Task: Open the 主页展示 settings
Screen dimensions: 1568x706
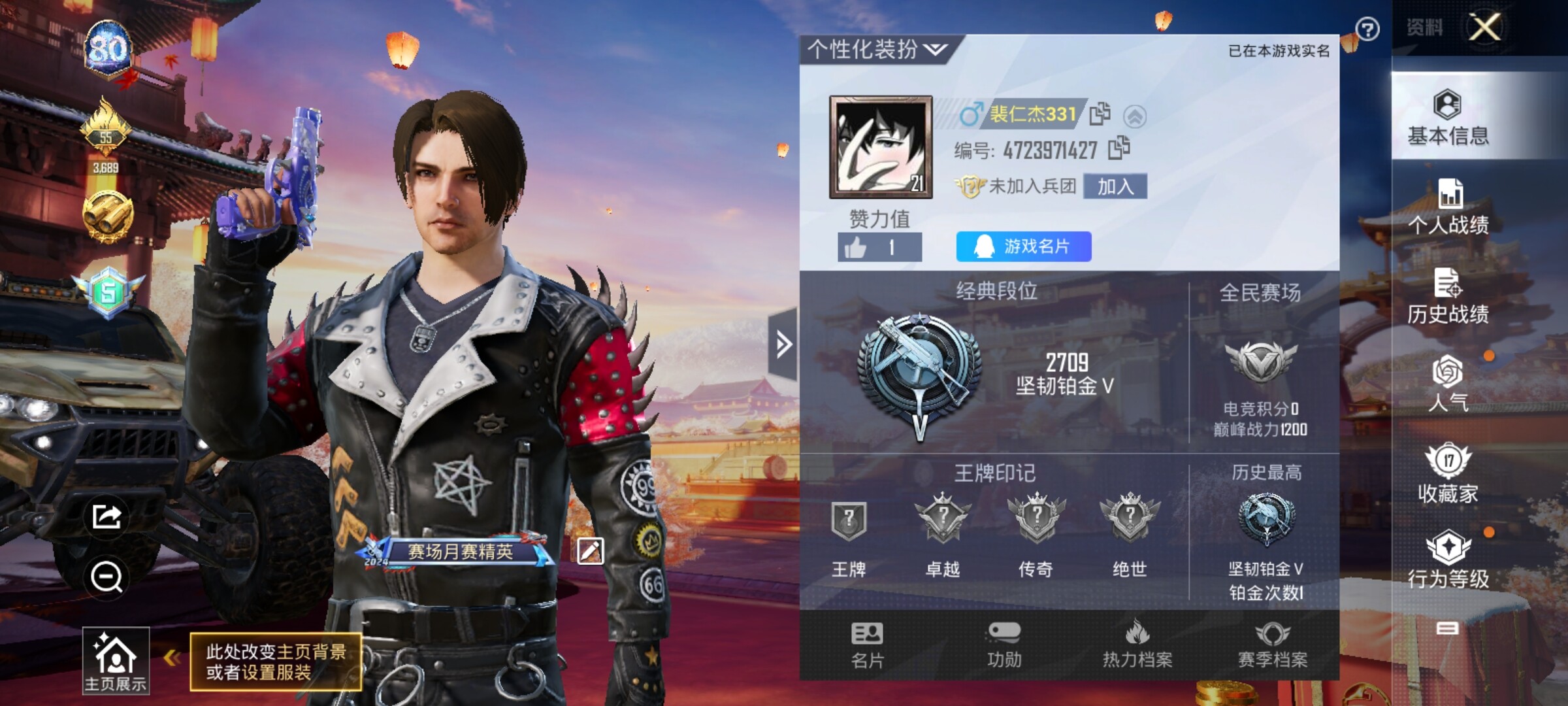Action: 116,660
